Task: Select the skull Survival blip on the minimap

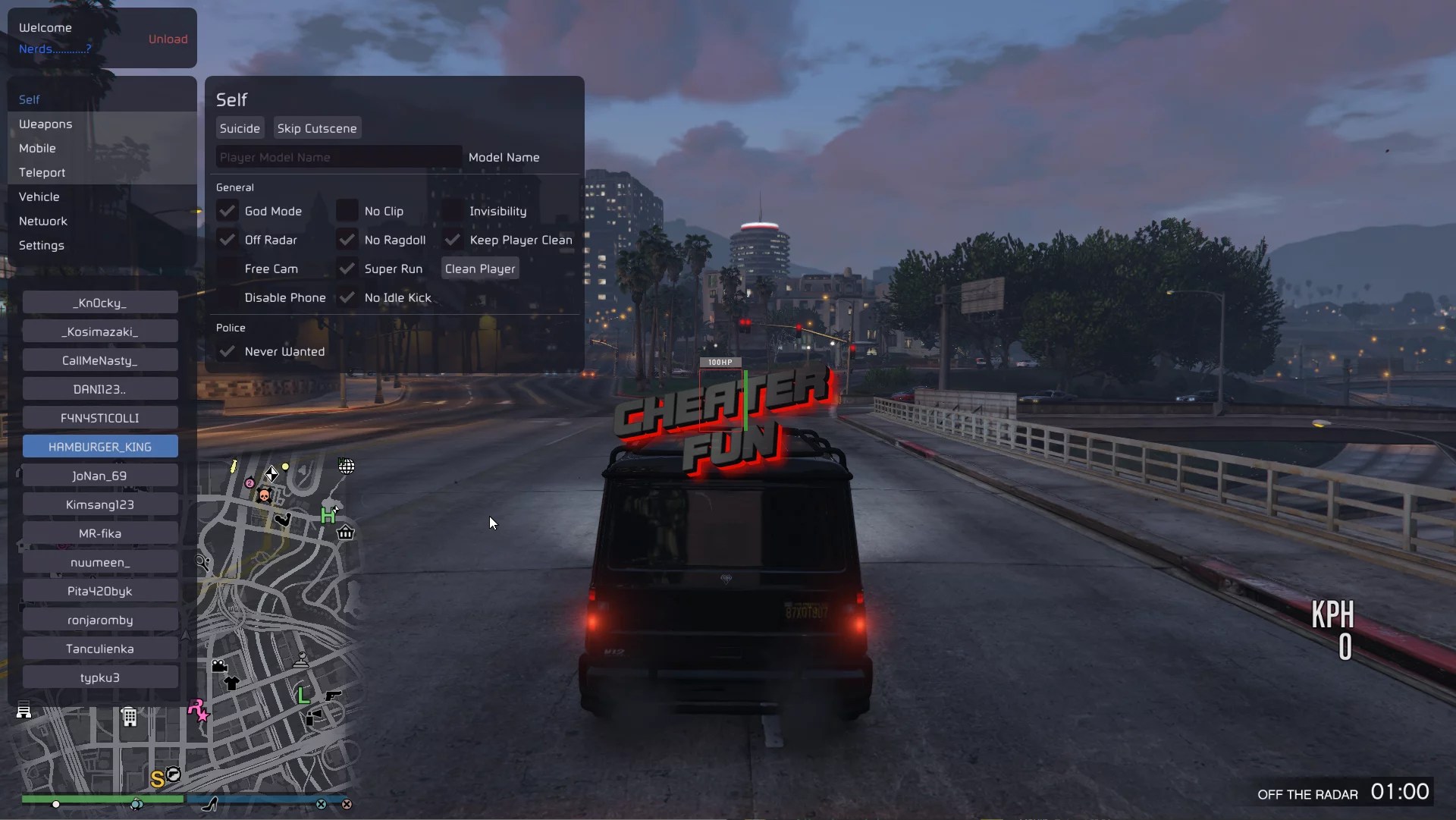Action: pos(265,495)
